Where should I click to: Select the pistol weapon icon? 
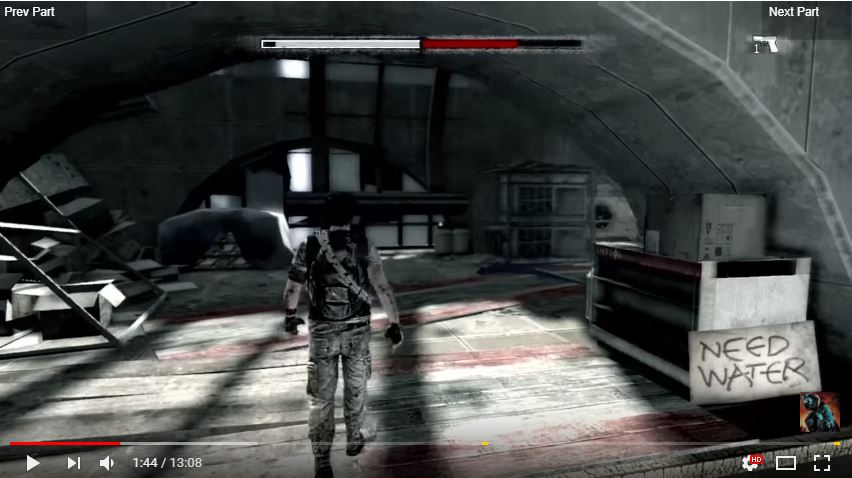(x=766, y=44)
